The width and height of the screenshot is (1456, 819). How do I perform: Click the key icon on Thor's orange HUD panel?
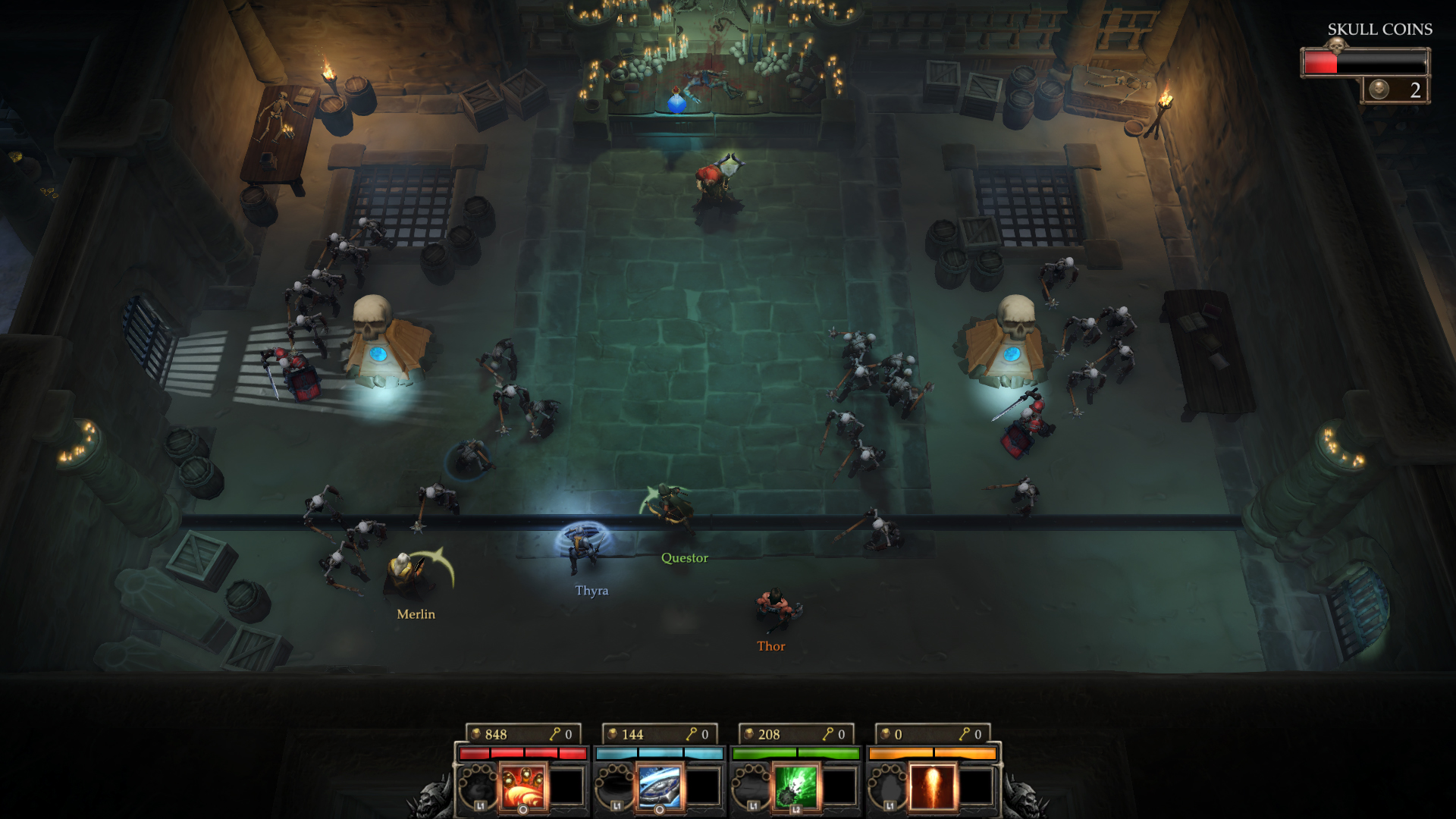[x=965, y=733]
